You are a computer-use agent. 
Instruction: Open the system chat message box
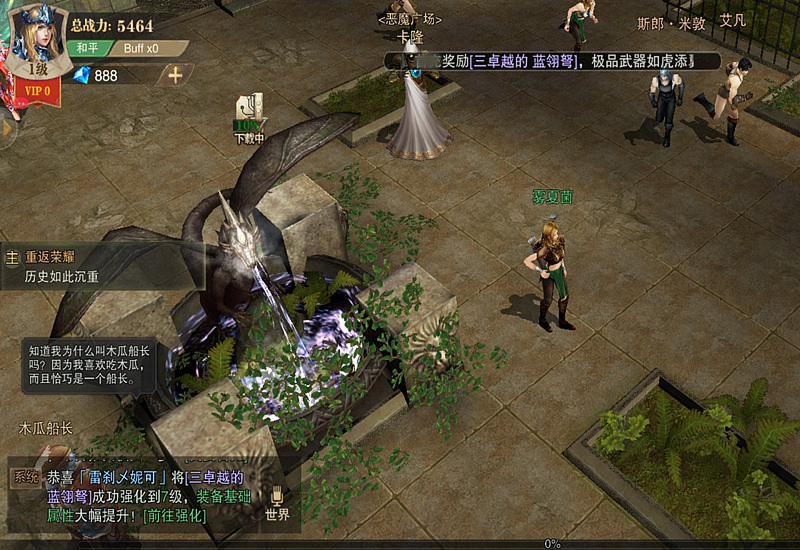click(140, 496)
